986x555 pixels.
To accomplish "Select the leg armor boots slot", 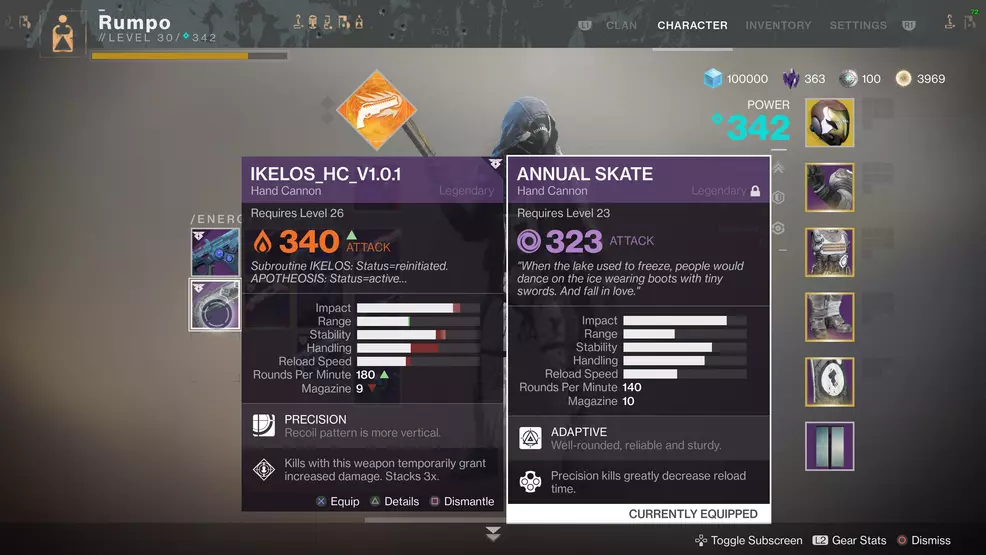I will point(829,317).
